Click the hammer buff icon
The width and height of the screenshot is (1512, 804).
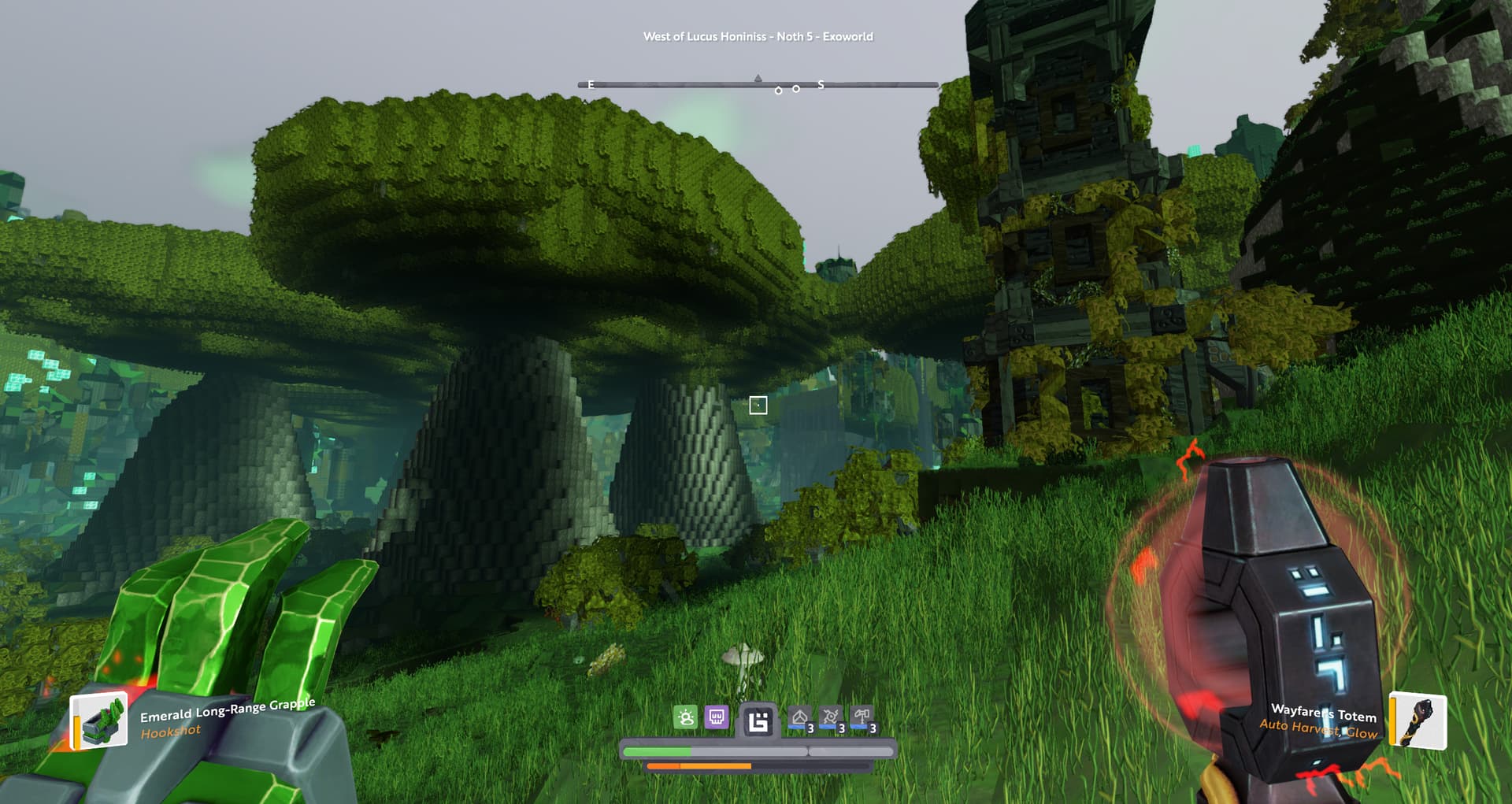862,717
